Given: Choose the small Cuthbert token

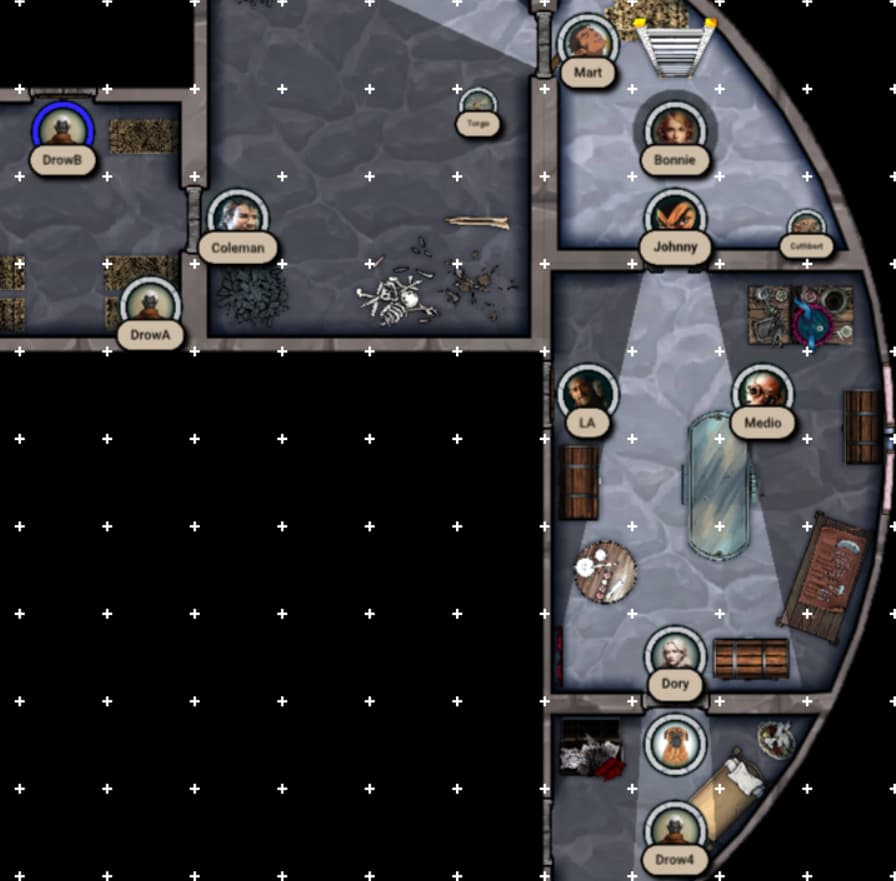Looking at the screenshot, I should pos(805,226).
